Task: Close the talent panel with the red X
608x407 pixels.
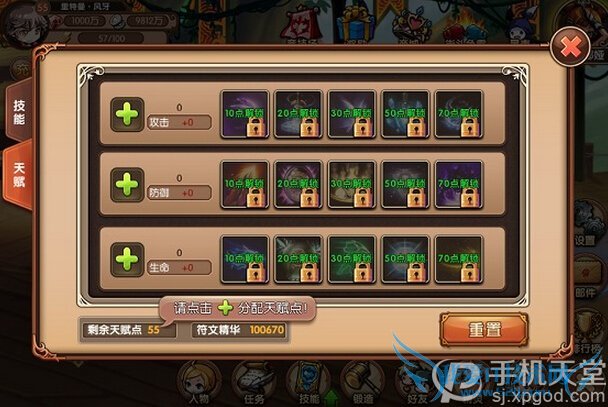Action: pyautogui.click(x=571, y=47)
